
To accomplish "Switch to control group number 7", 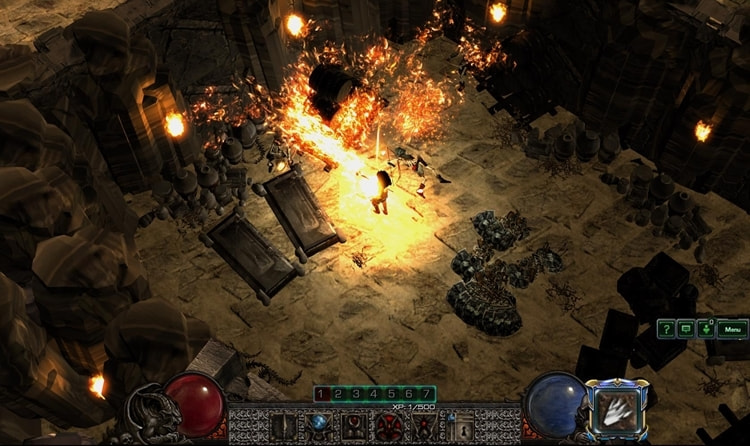I will point(427,394).
